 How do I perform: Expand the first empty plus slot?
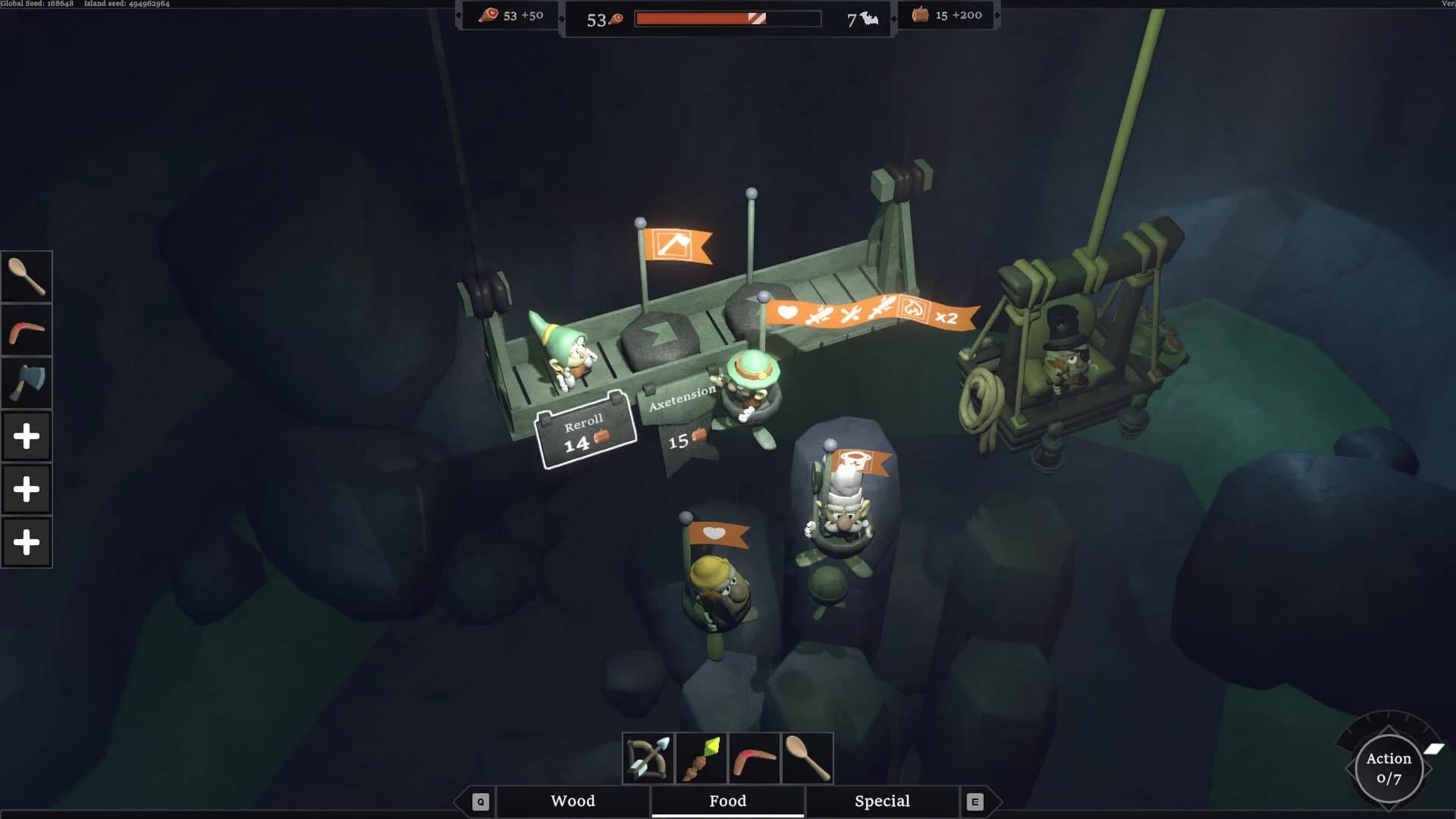coord(27,435)
